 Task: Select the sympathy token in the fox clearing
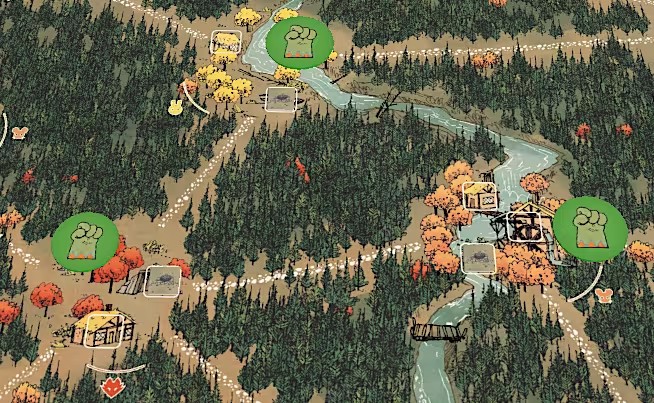pos(85,240)
